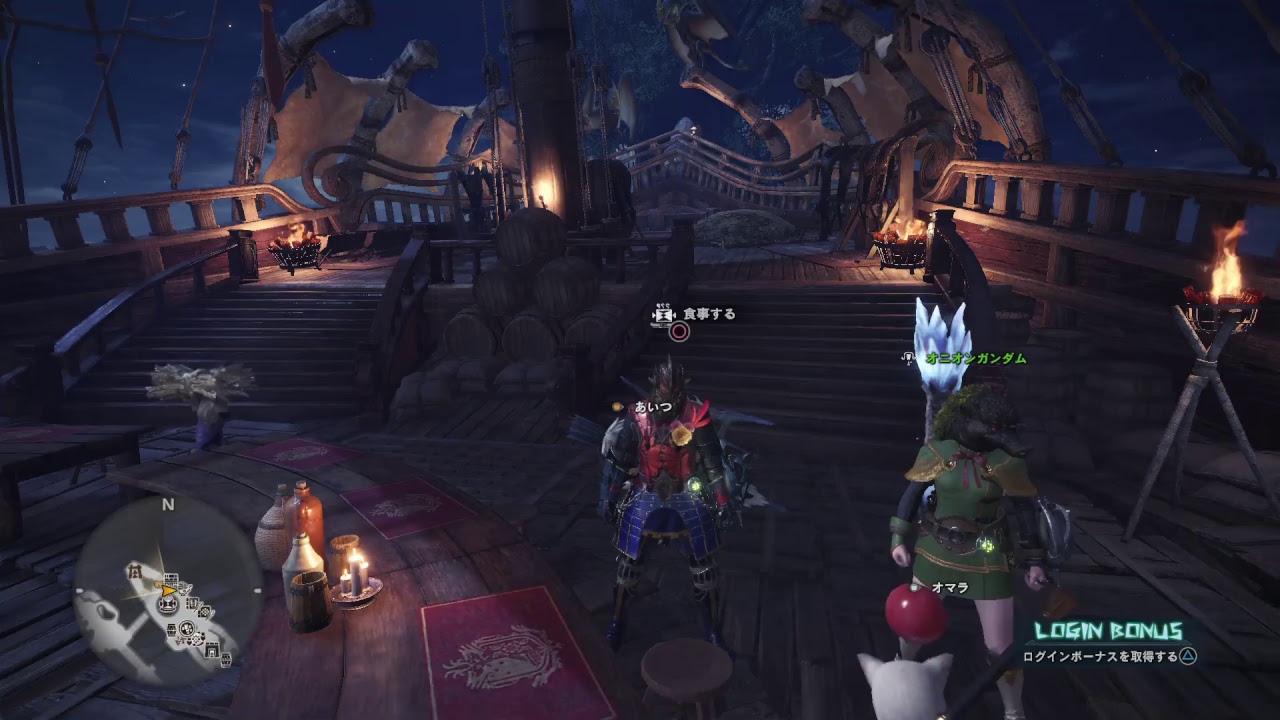1280x720 pixels.
Task: Select the quest board icon on the minimap
Action: tap(171, 579)
